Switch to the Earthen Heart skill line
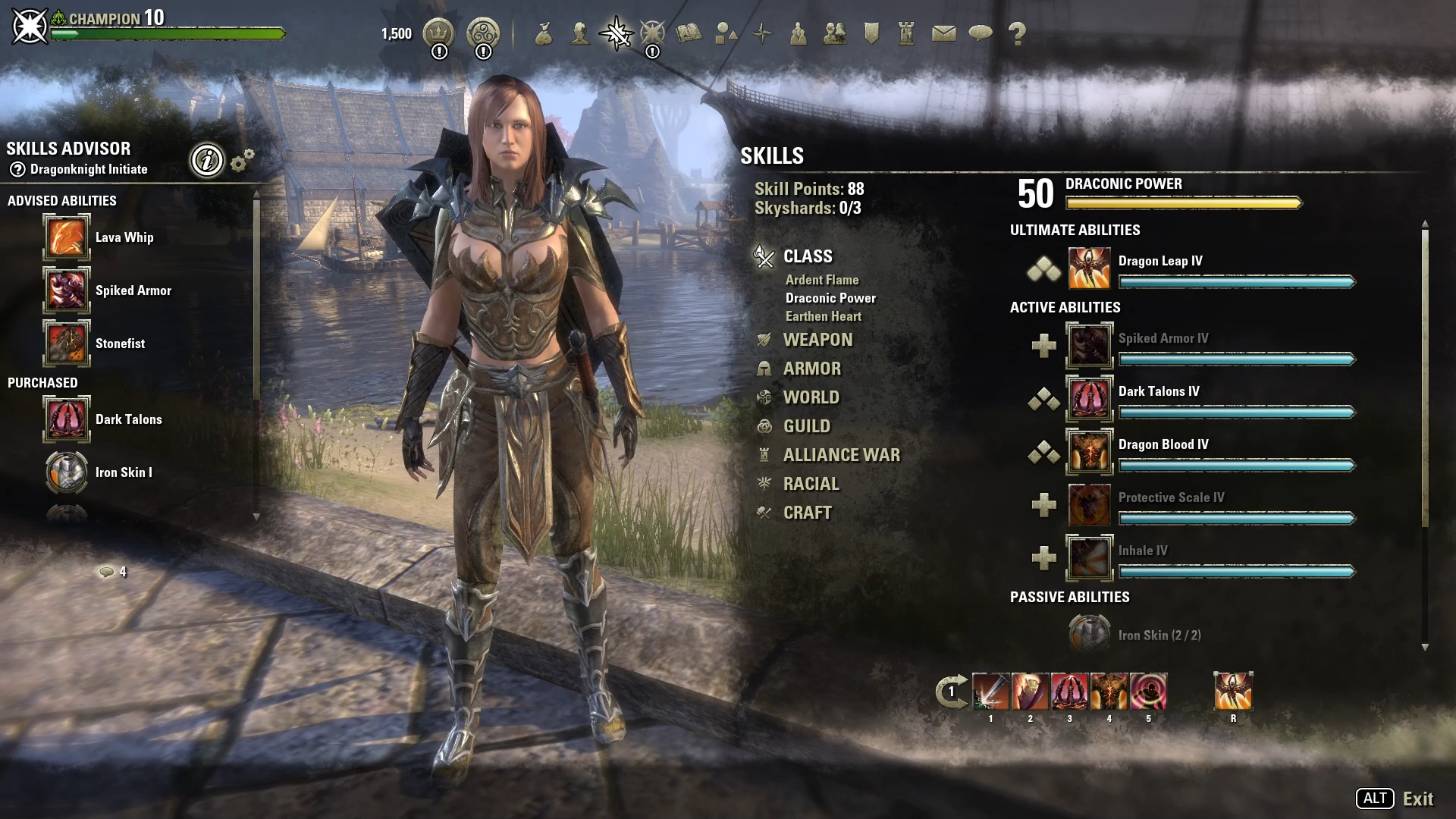This screenshot has width=1456, height=819. click(823, 316)
